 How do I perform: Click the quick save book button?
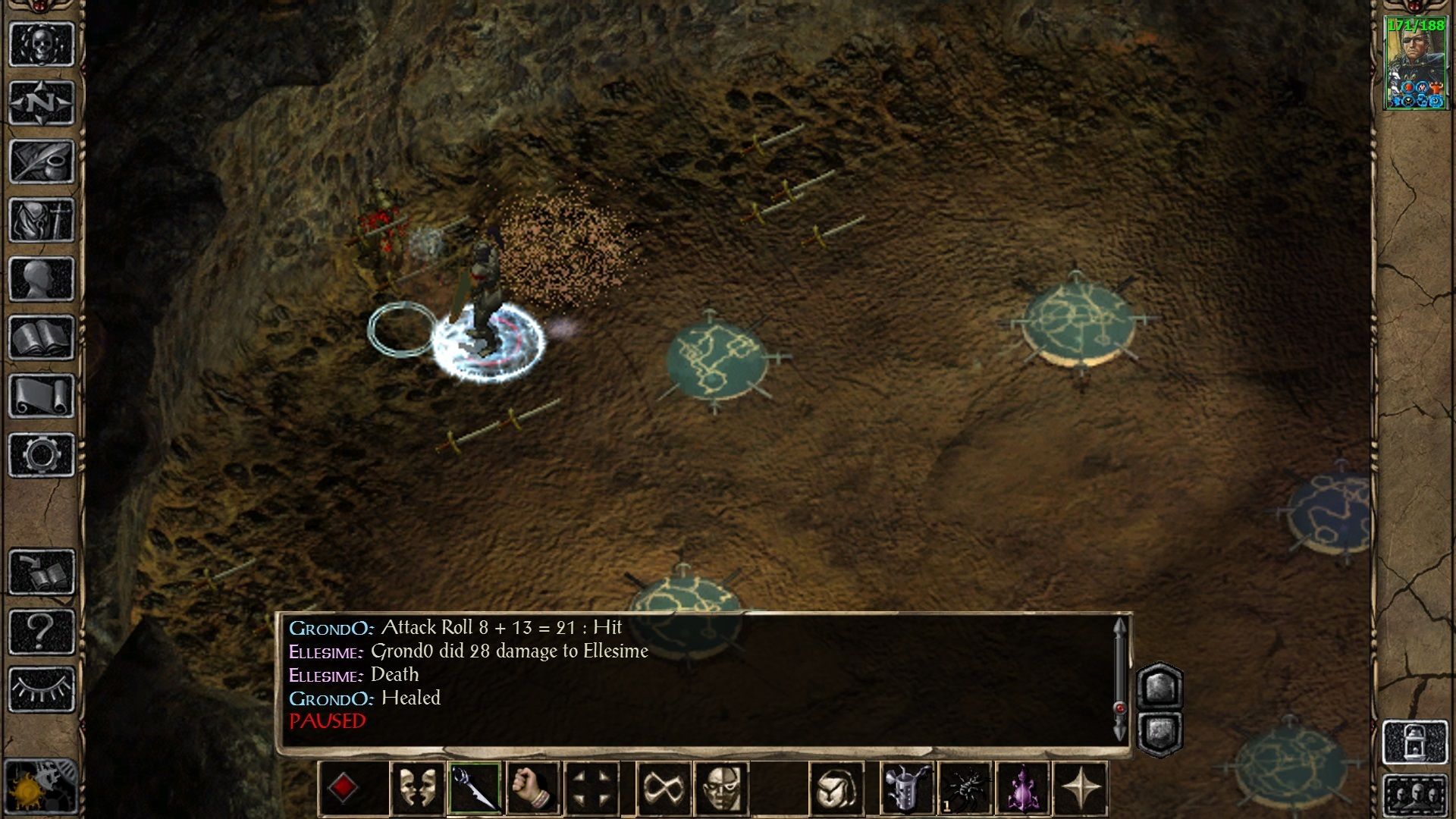click(x=42, y=572)
